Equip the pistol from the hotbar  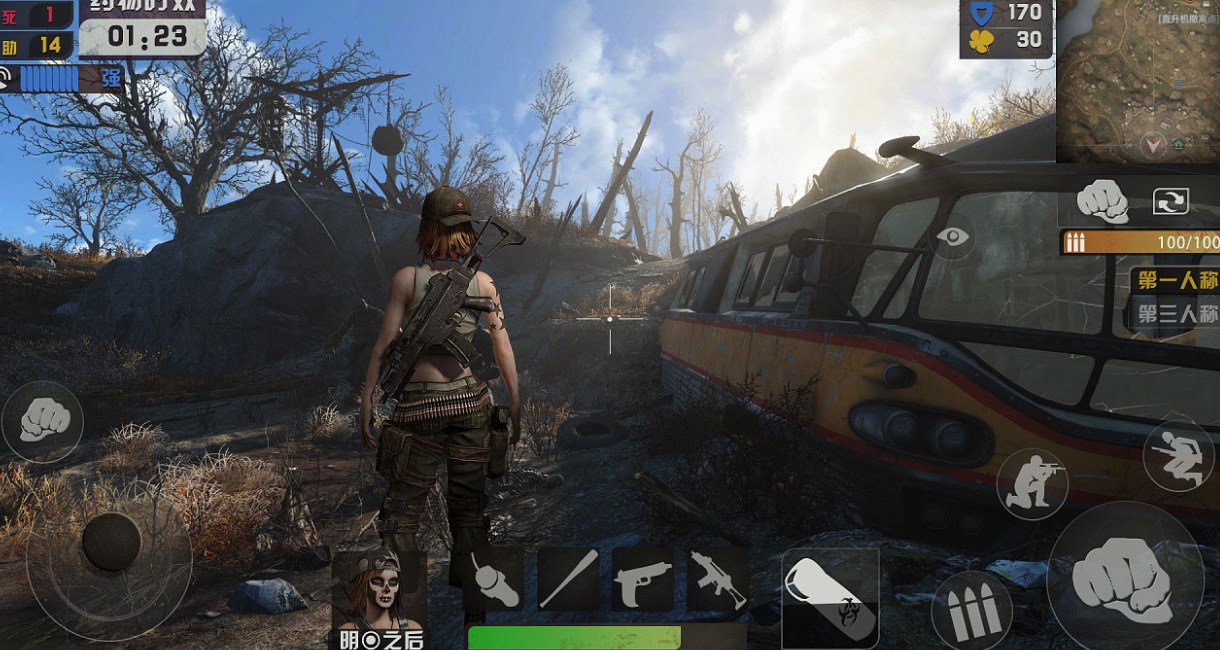[x=642, y=580]
